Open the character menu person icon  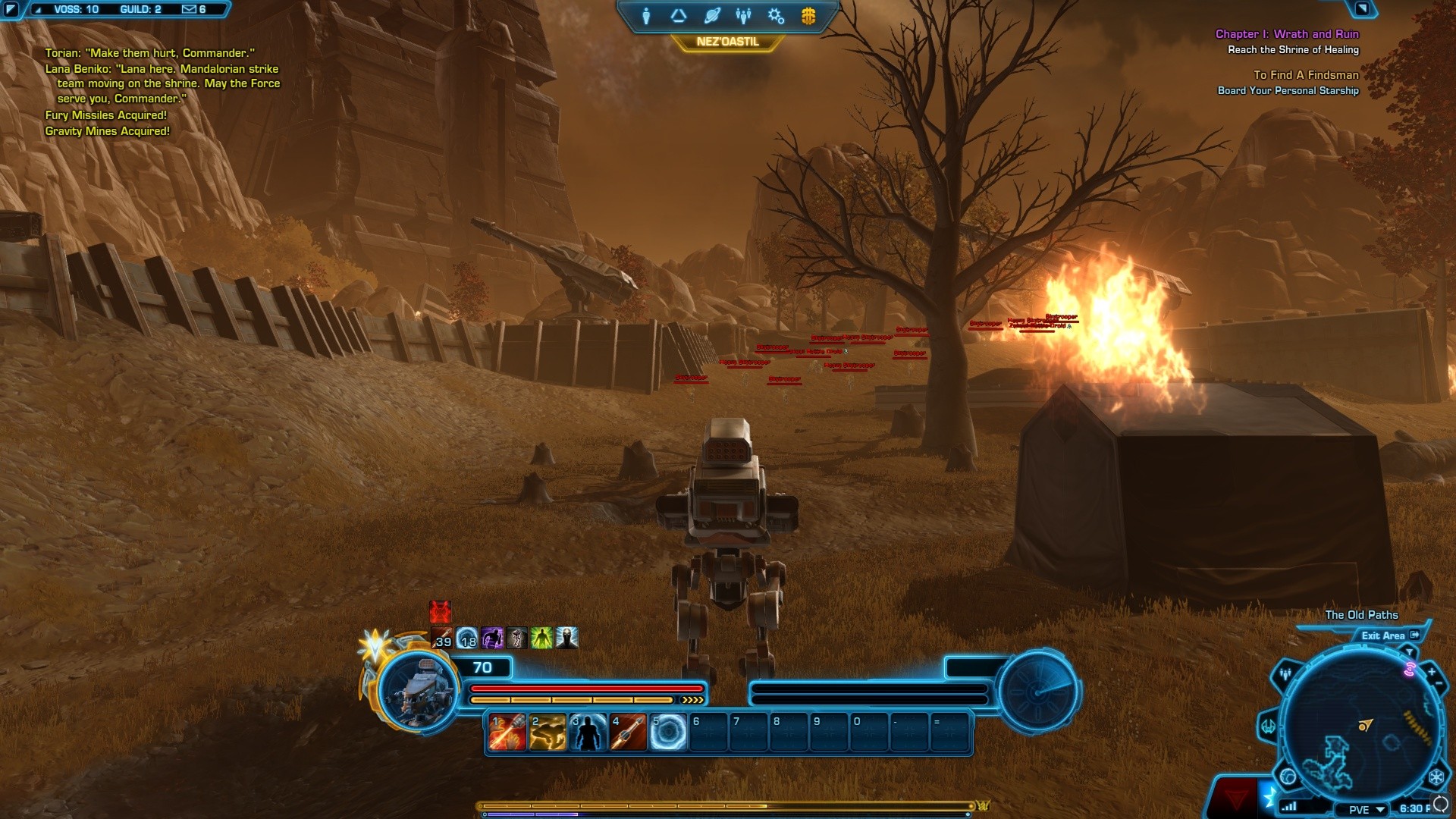point(646,16)
